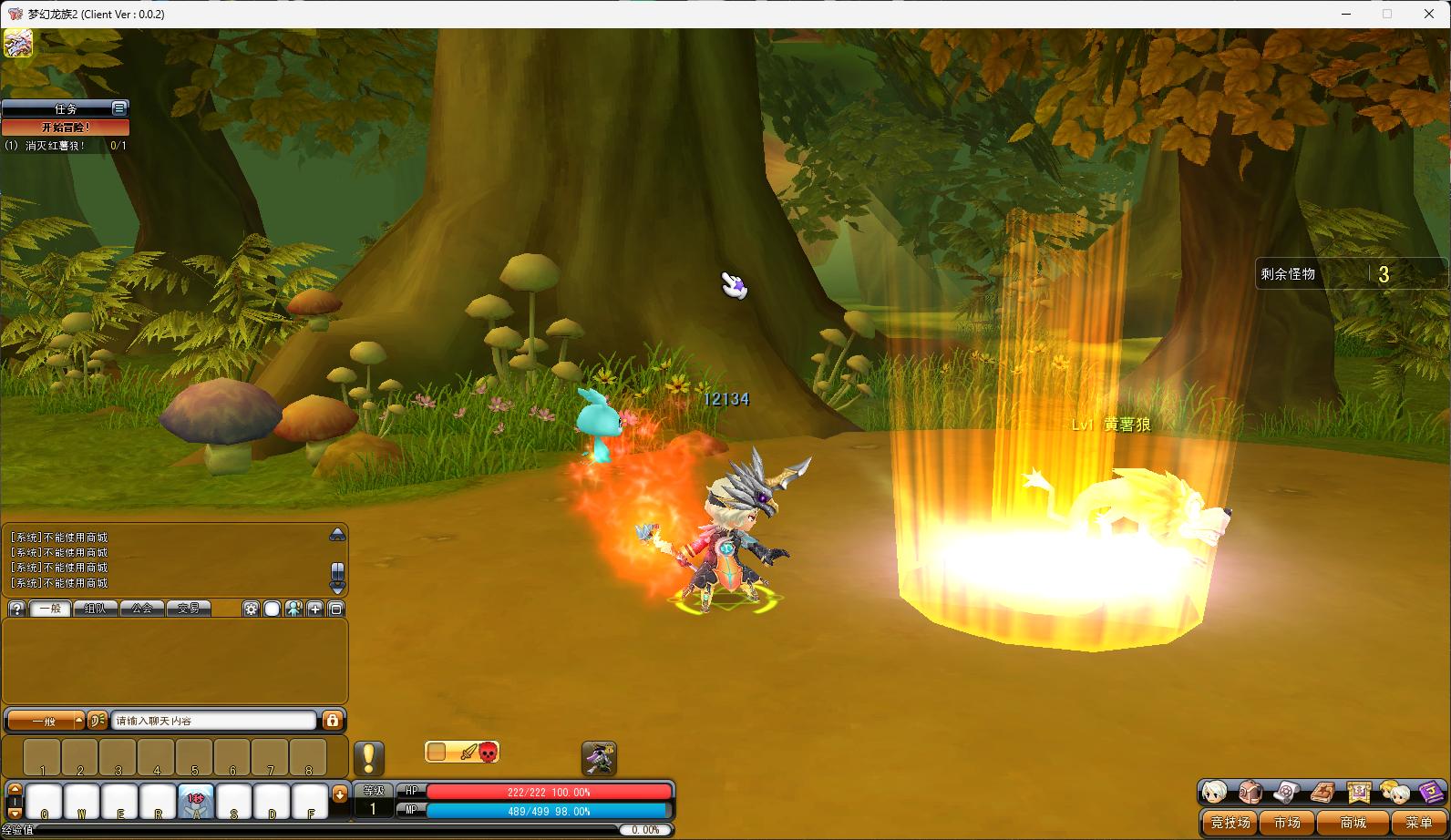The image size is (1451, 840).
Task: Switch to the 交易 chat tab
Action: pos(189,609)
